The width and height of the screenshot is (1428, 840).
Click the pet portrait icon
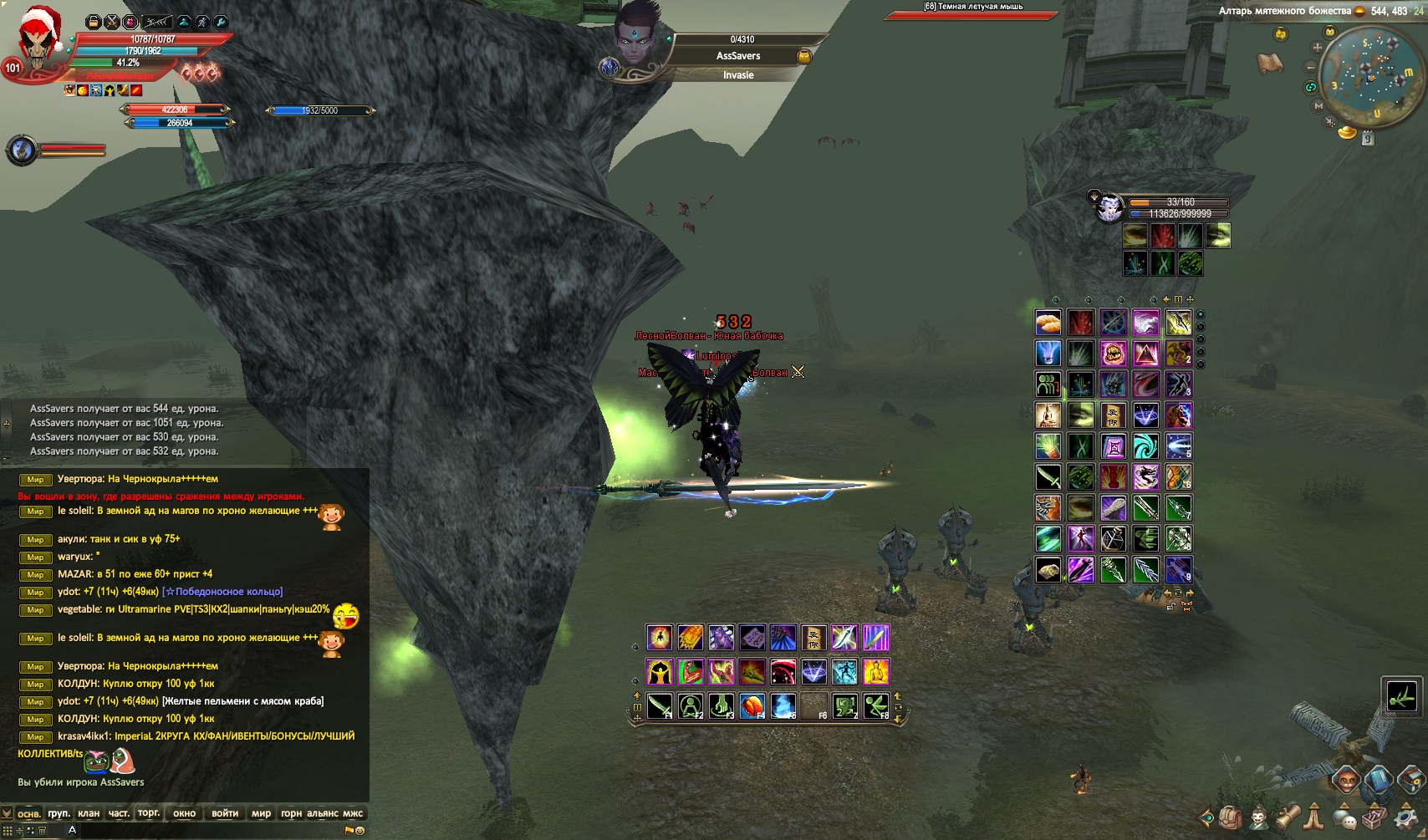1109,206
